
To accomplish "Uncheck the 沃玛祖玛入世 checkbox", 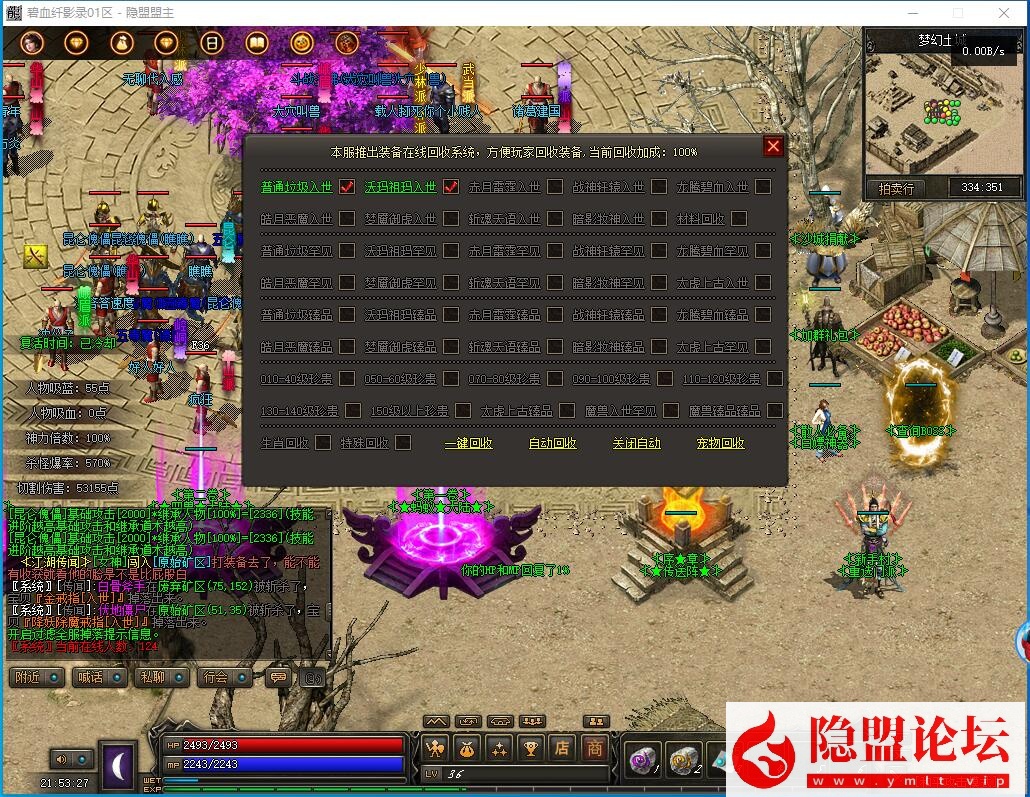I will coord(451,187).
